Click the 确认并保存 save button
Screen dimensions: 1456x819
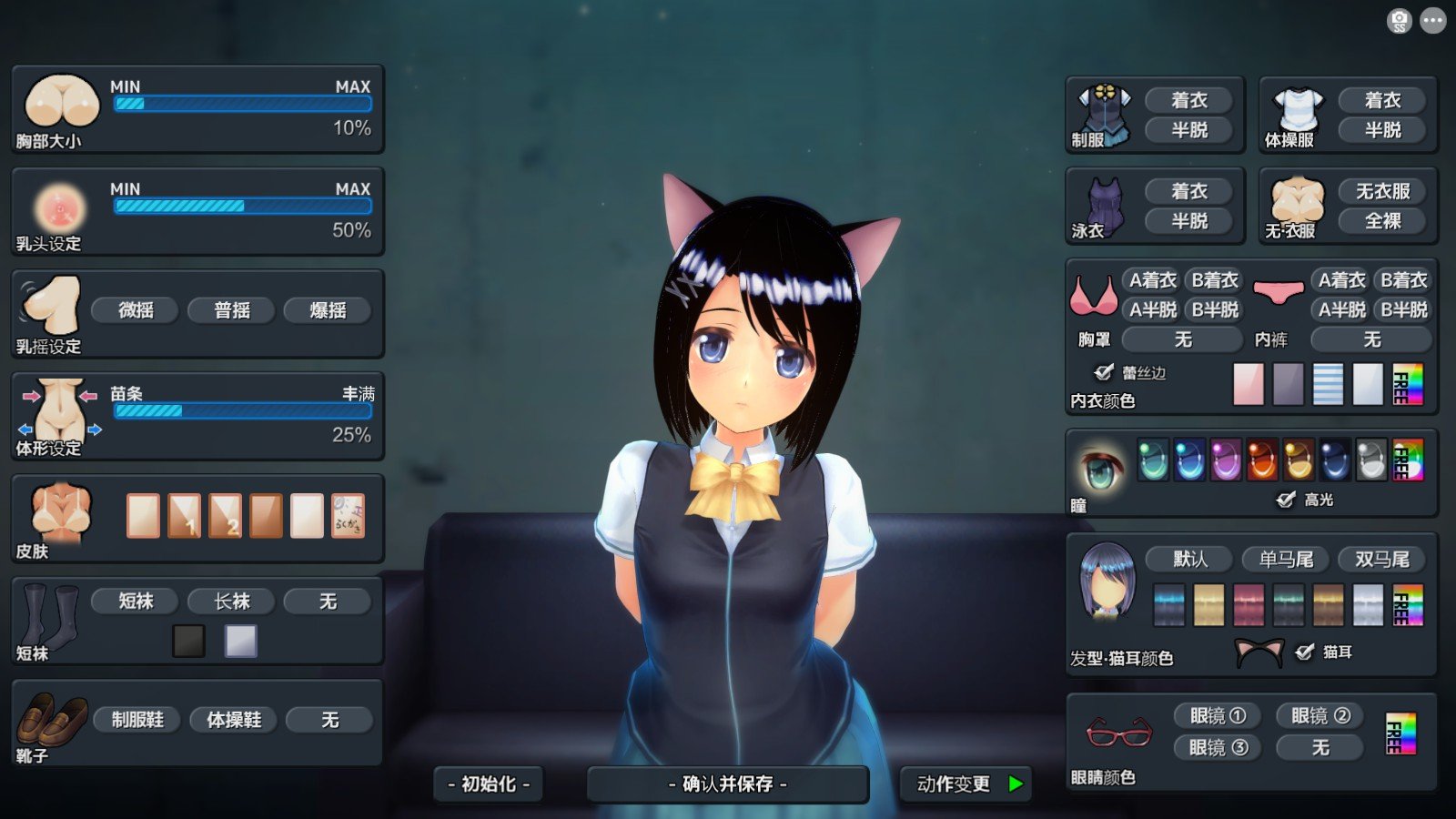pos(727,784)
